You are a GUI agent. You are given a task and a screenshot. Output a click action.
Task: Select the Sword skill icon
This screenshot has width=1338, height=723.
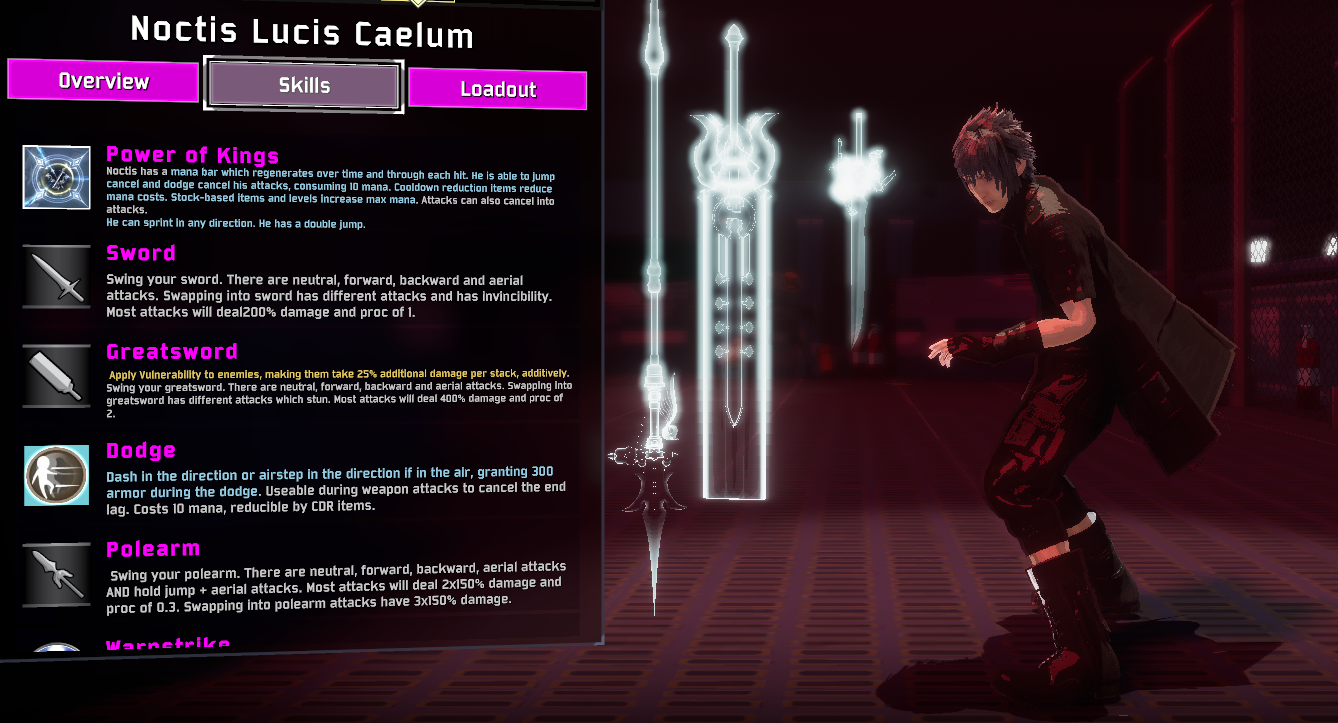57,276
